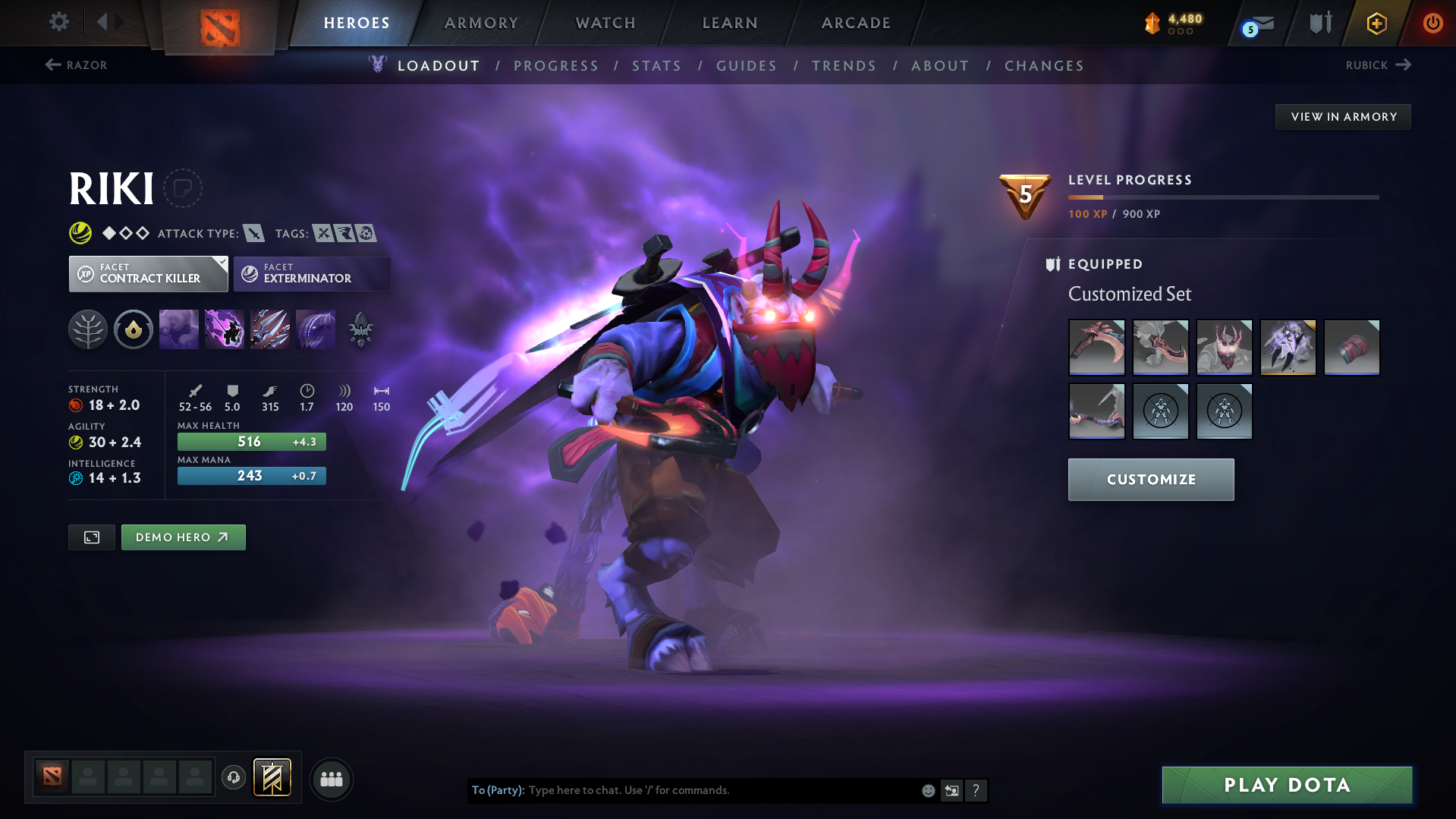Open the talent tree icon
This screenshot has width=1456, height=819.
pos(88,329)
